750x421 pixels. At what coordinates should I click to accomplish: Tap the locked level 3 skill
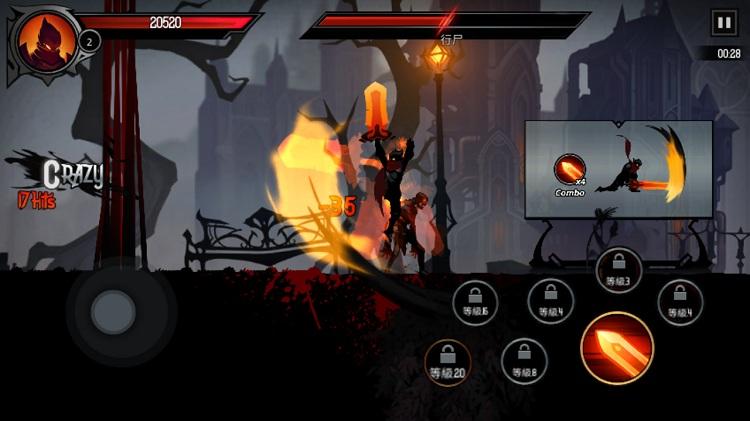tap(619, 270)
